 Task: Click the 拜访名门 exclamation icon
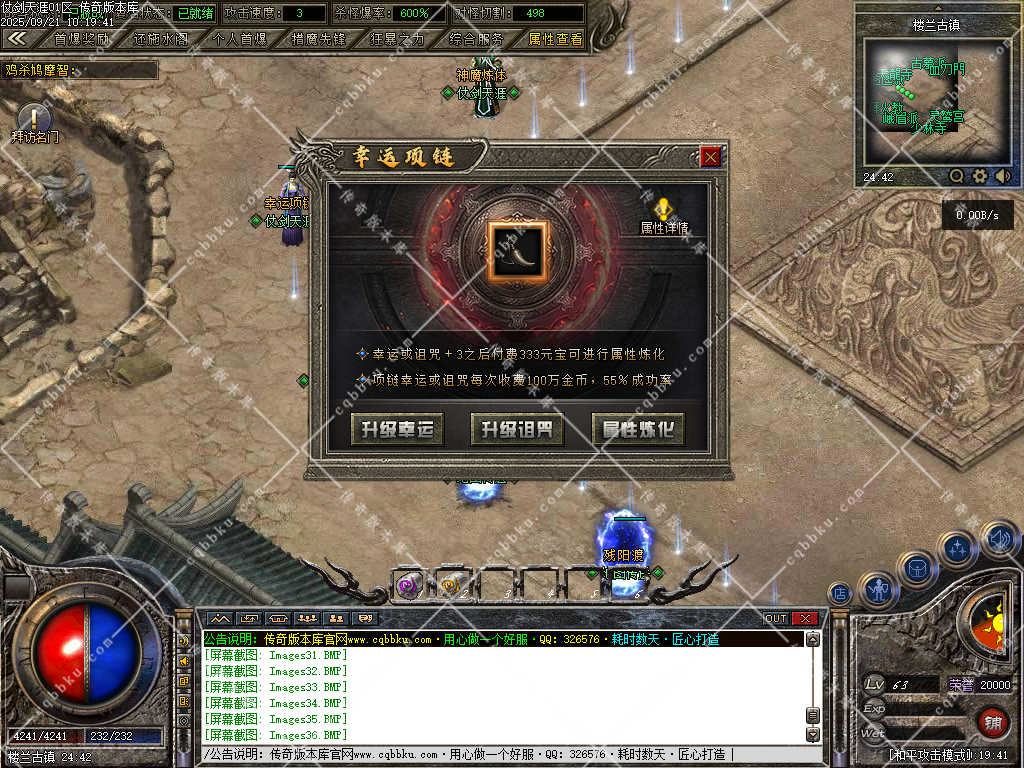[x=33, y=117]
